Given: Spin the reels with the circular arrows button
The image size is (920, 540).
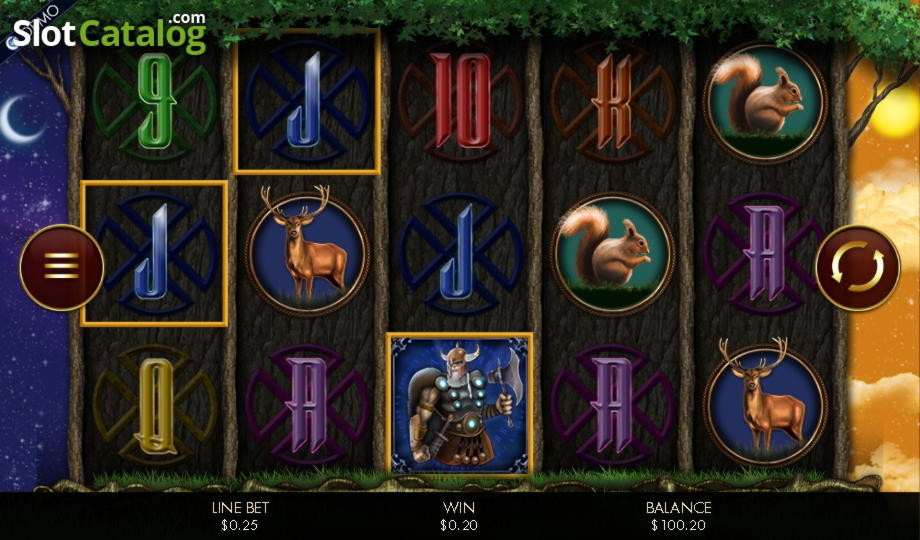Looking at the screenshot, I should click(x=858, y=267).
